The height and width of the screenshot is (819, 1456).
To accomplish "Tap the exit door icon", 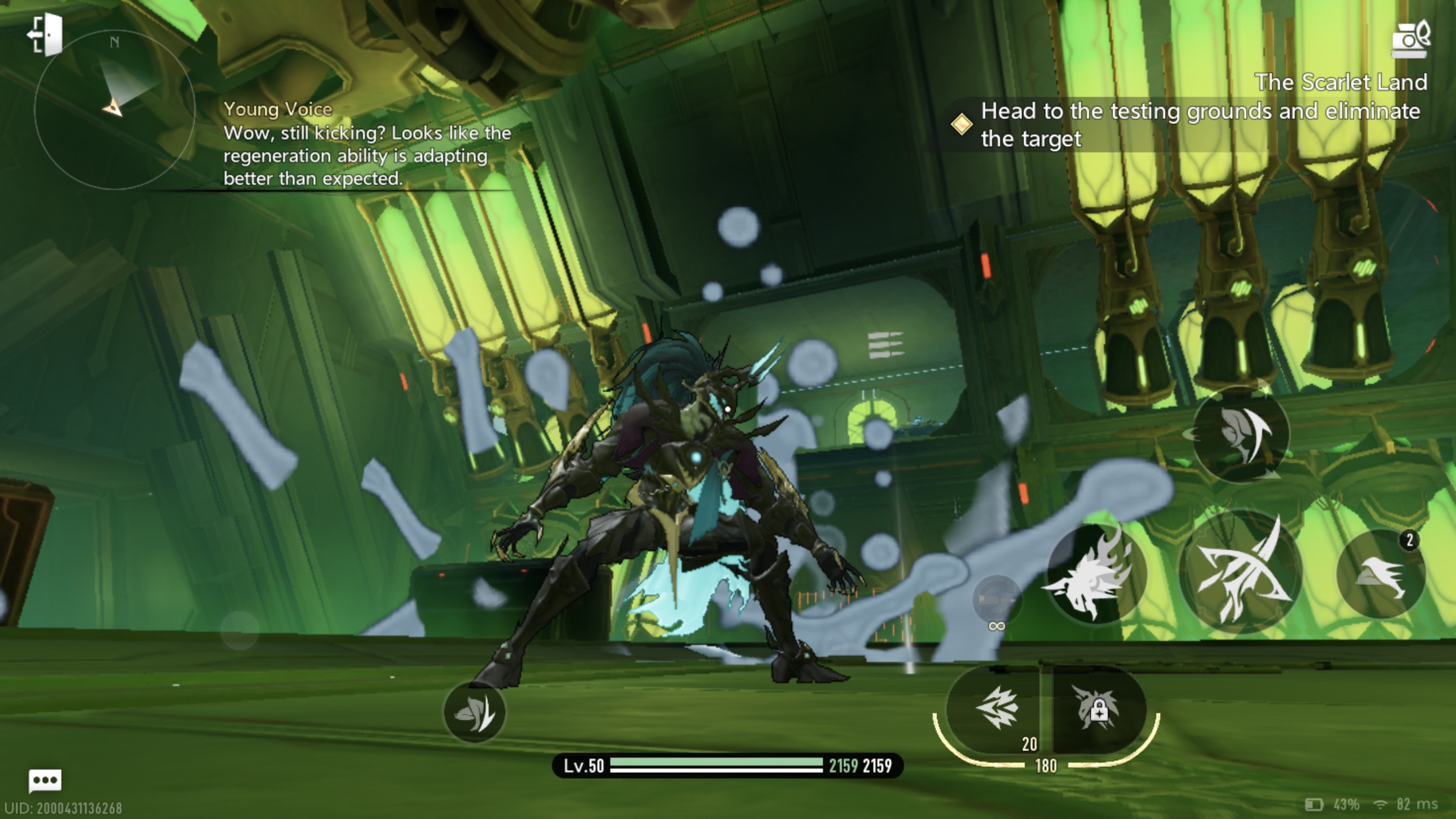I will (x=45, y=34).
